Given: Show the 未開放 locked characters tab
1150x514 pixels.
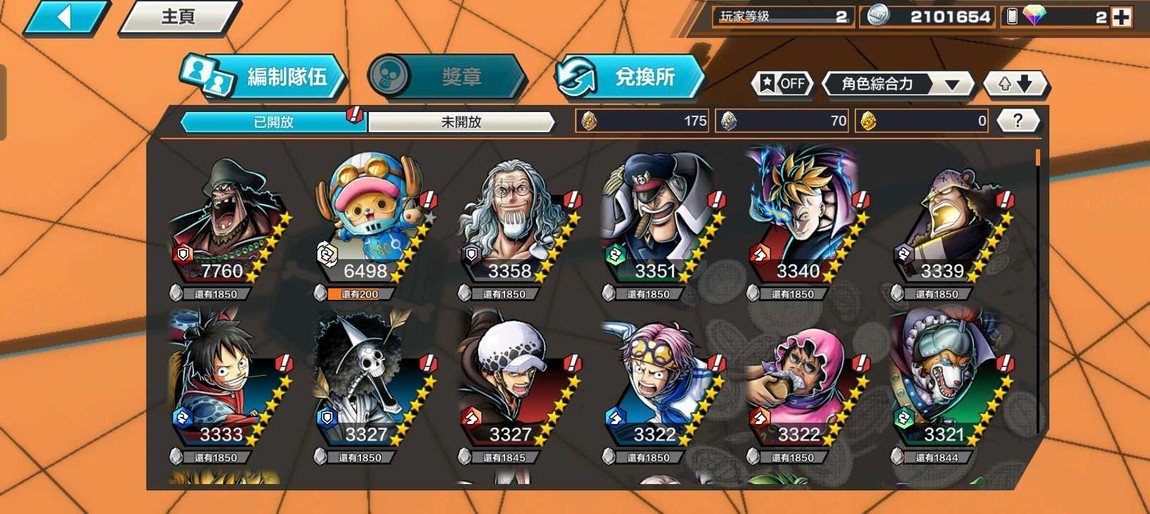Looking at the screenshot, I should pos(461,122).
